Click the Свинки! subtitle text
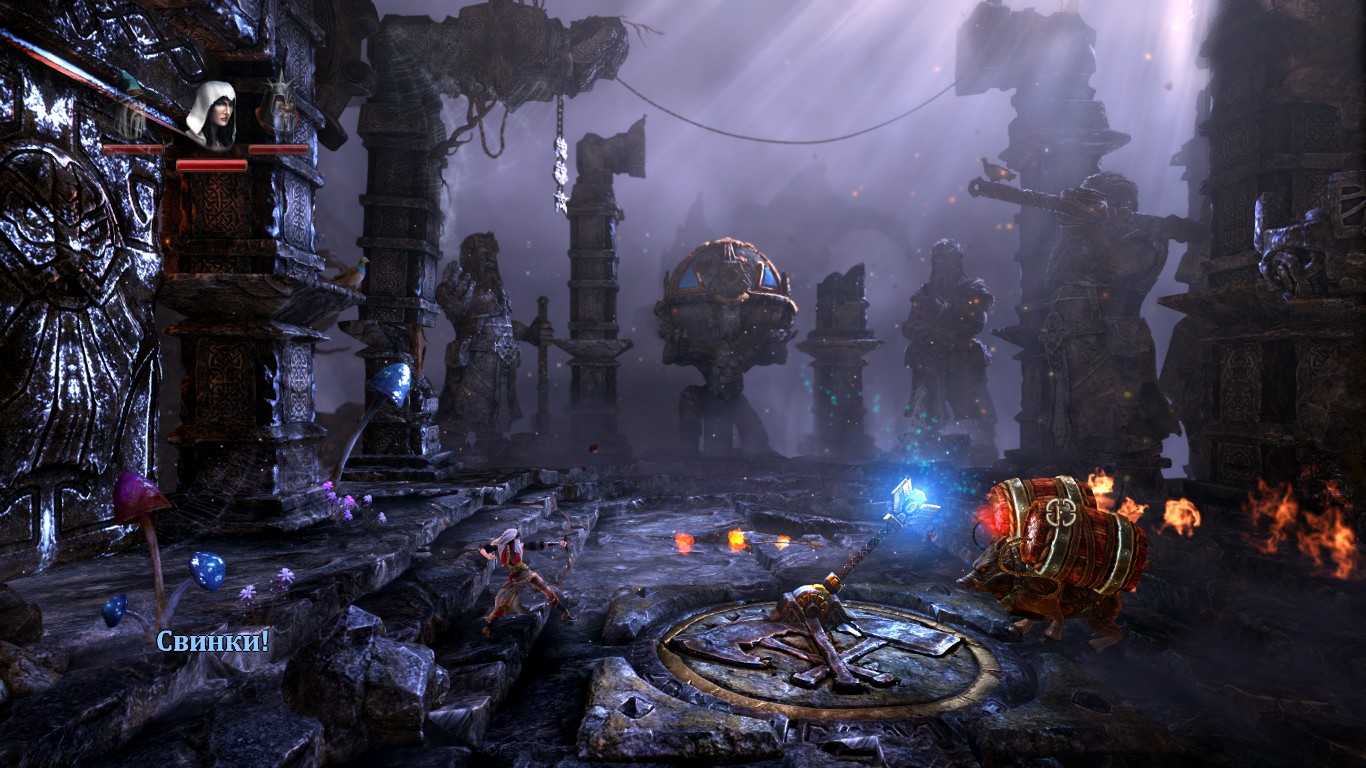 coord(211,641)
